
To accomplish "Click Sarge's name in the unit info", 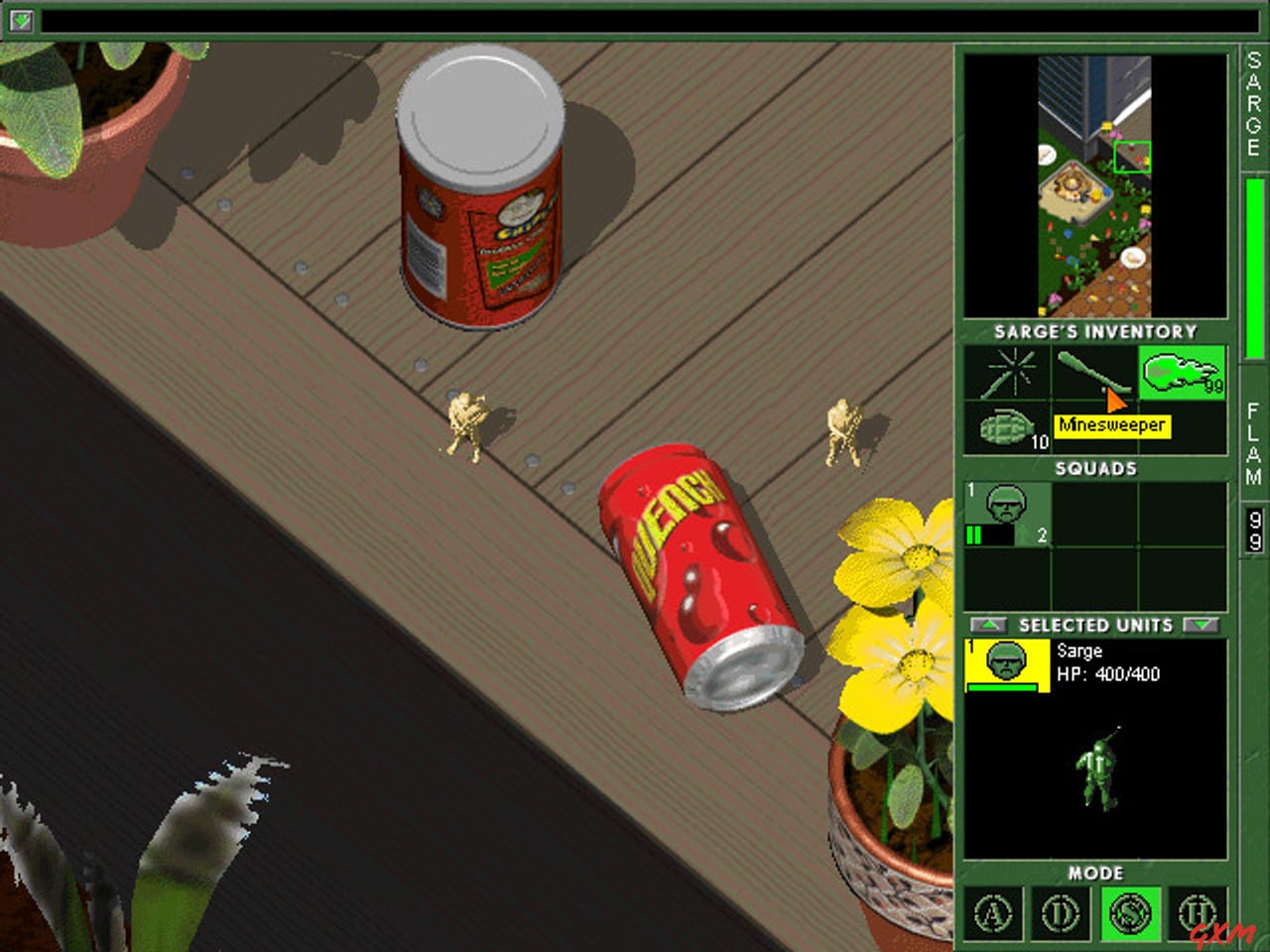I will (x=1080, y=651).
